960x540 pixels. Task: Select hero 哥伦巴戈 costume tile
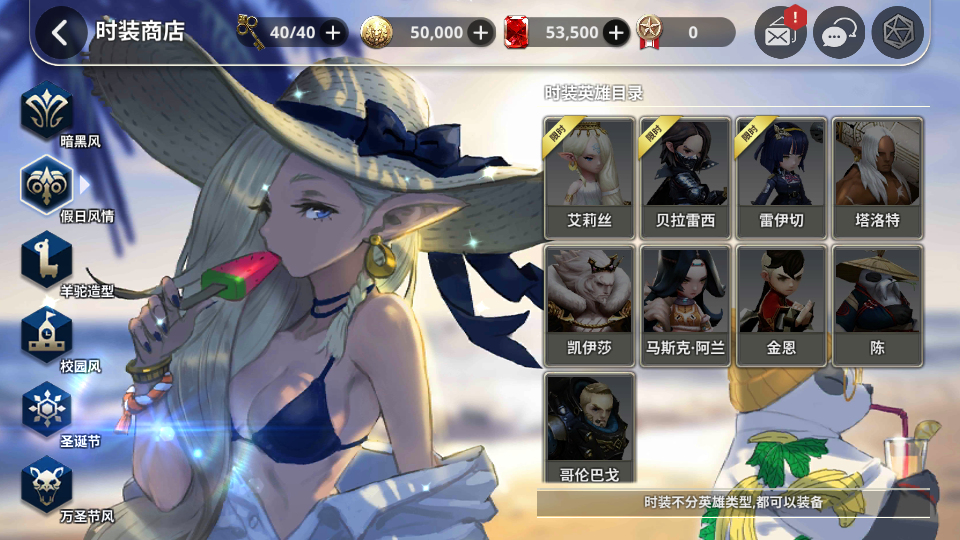click(x=590, y=430)
